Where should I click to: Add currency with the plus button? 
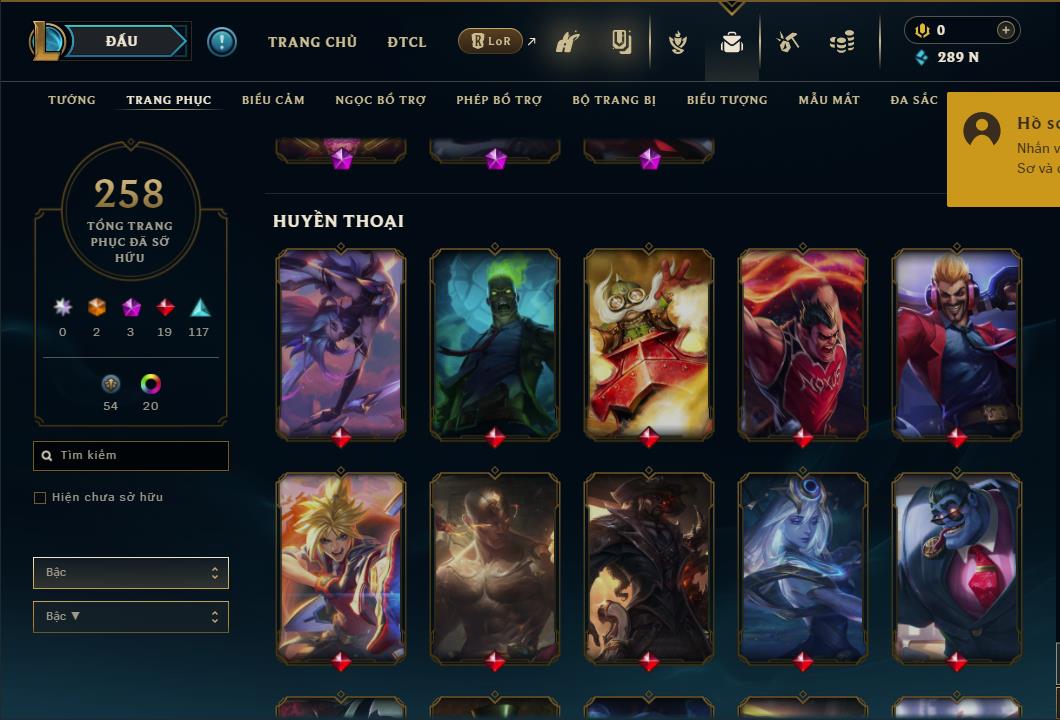[1005, 30]
